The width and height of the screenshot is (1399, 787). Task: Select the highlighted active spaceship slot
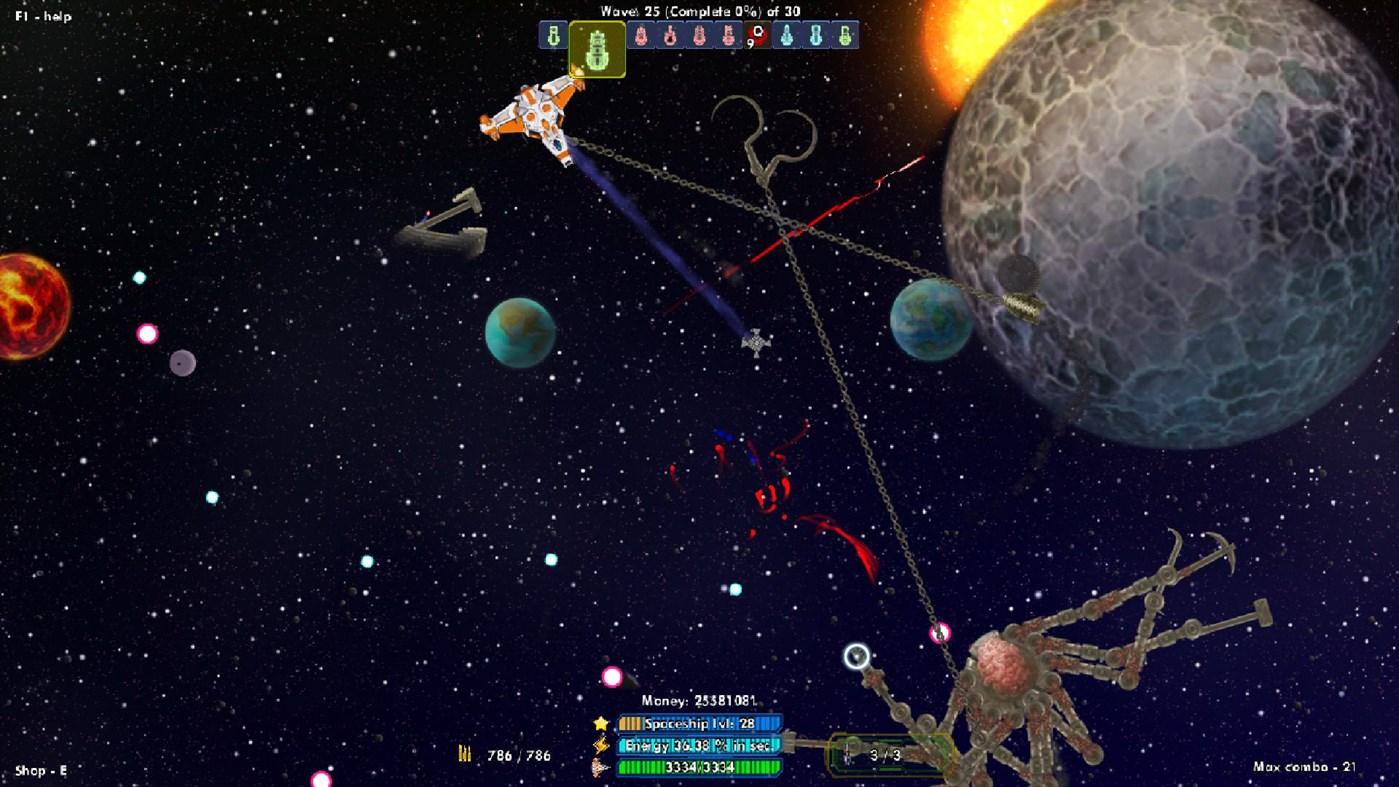(598, 47)
